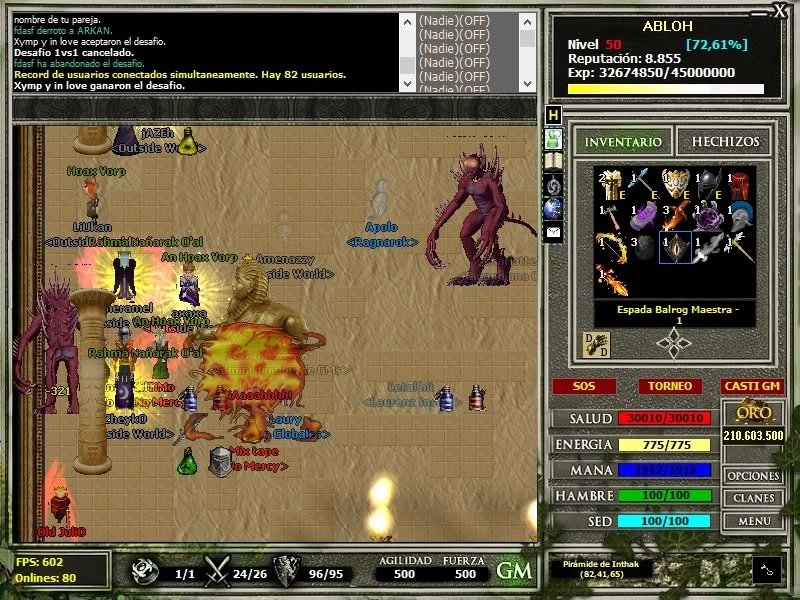This screenshot has width=800, height=600.
Task: Close the game window with X
Action: (x=780, y=10)
